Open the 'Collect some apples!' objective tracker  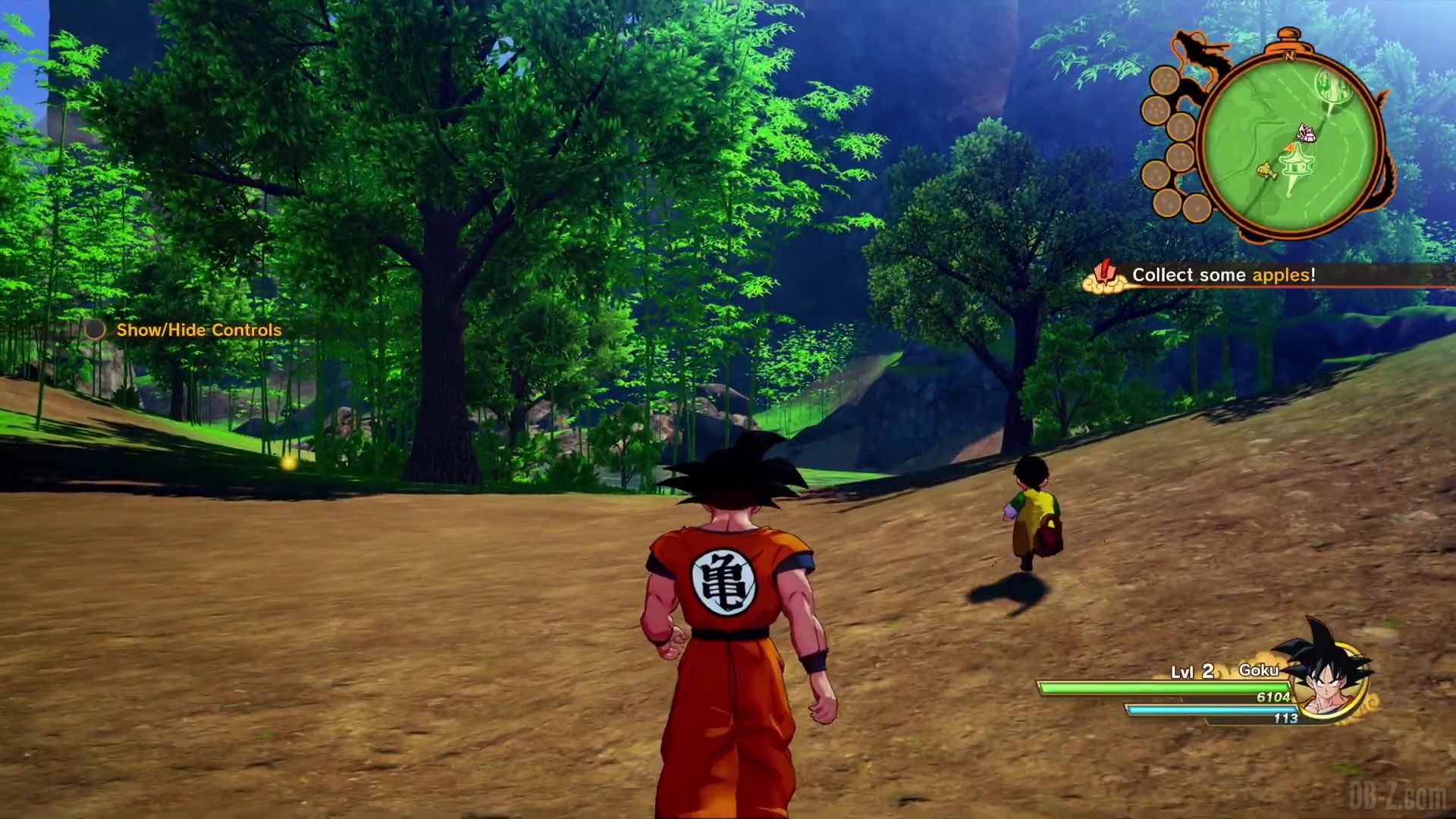point(1222,275)
